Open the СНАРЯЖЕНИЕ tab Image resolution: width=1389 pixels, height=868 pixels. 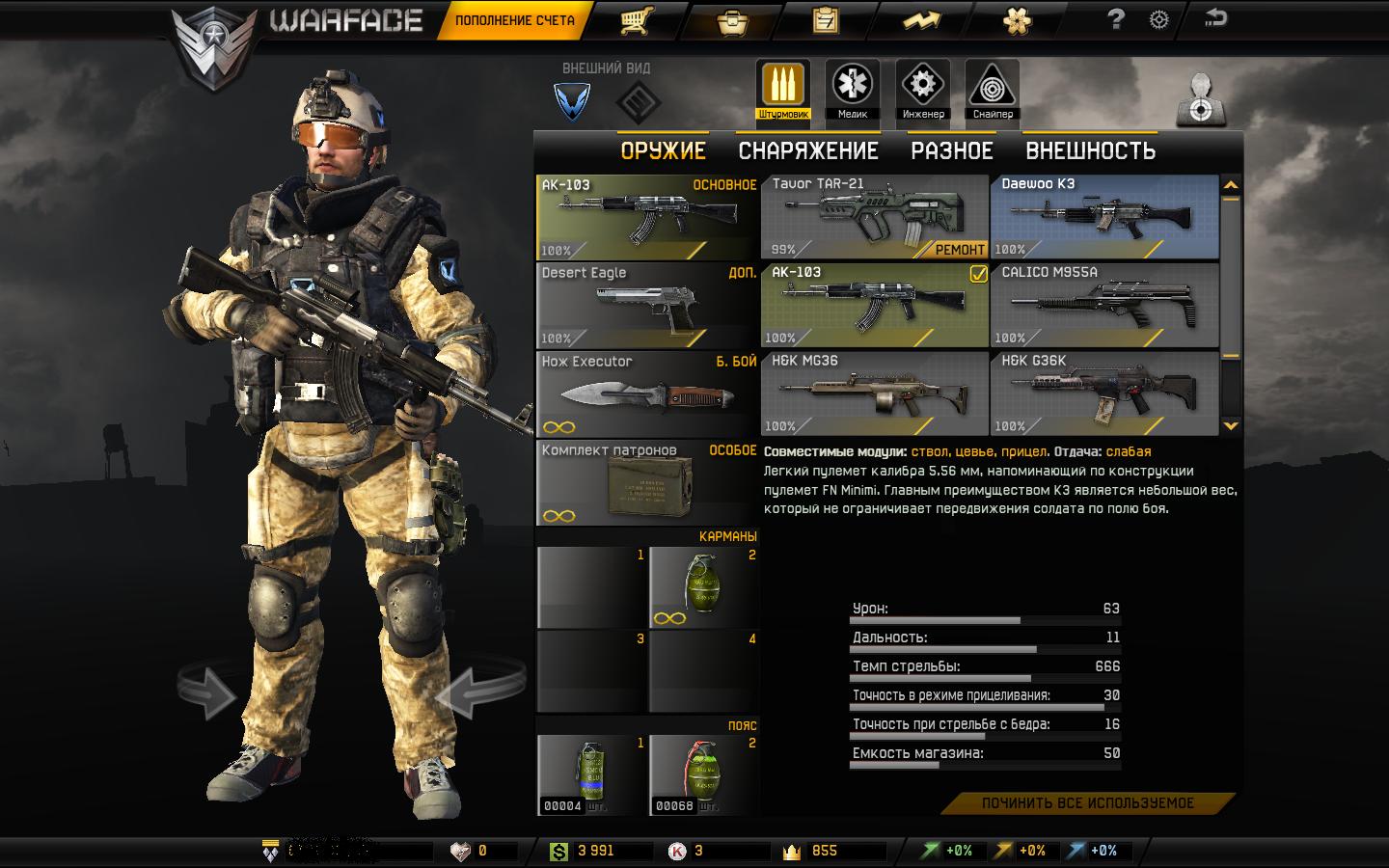[x=808, y=151]
